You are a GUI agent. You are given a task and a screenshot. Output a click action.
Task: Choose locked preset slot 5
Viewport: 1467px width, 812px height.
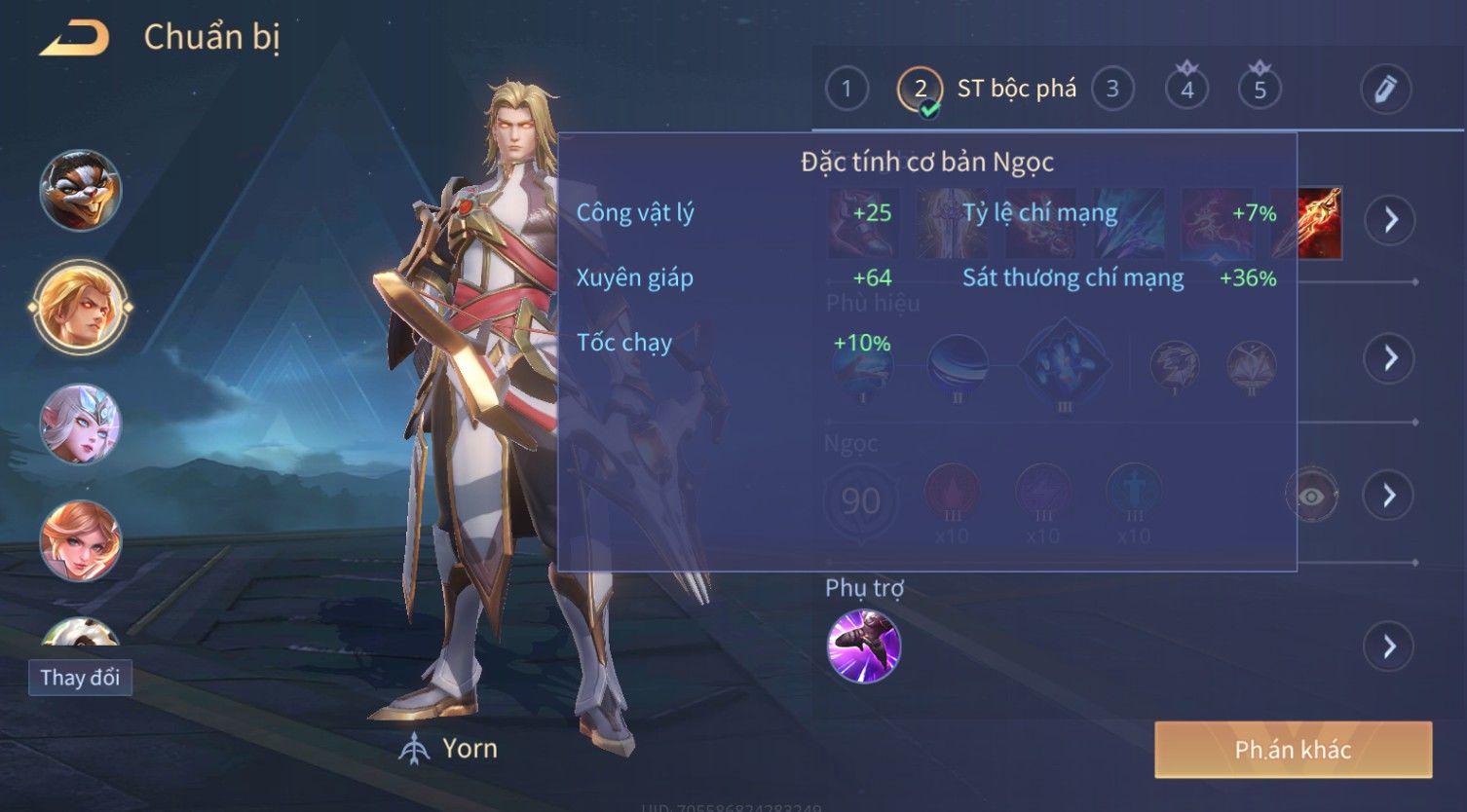(1260, 90)
